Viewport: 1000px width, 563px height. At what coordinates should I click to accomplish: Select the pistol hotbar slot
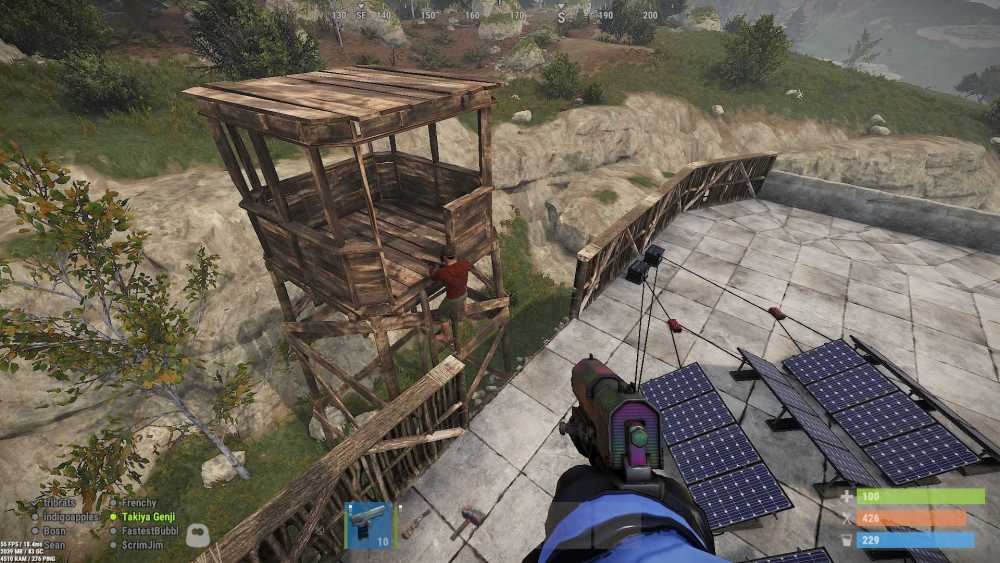[368, 525]
